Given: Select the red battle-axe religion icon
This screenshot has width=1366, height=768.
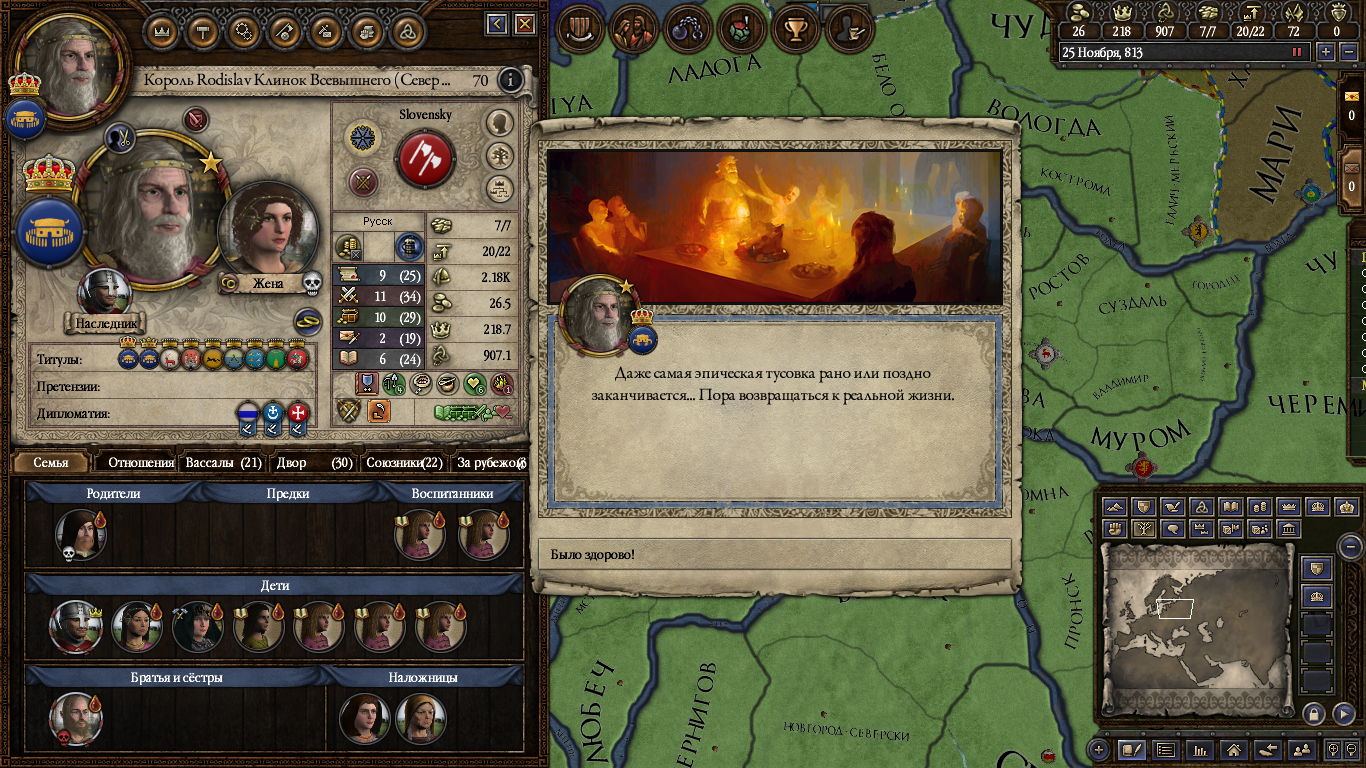Looking at the screenshot, I should tap(425, 158).
